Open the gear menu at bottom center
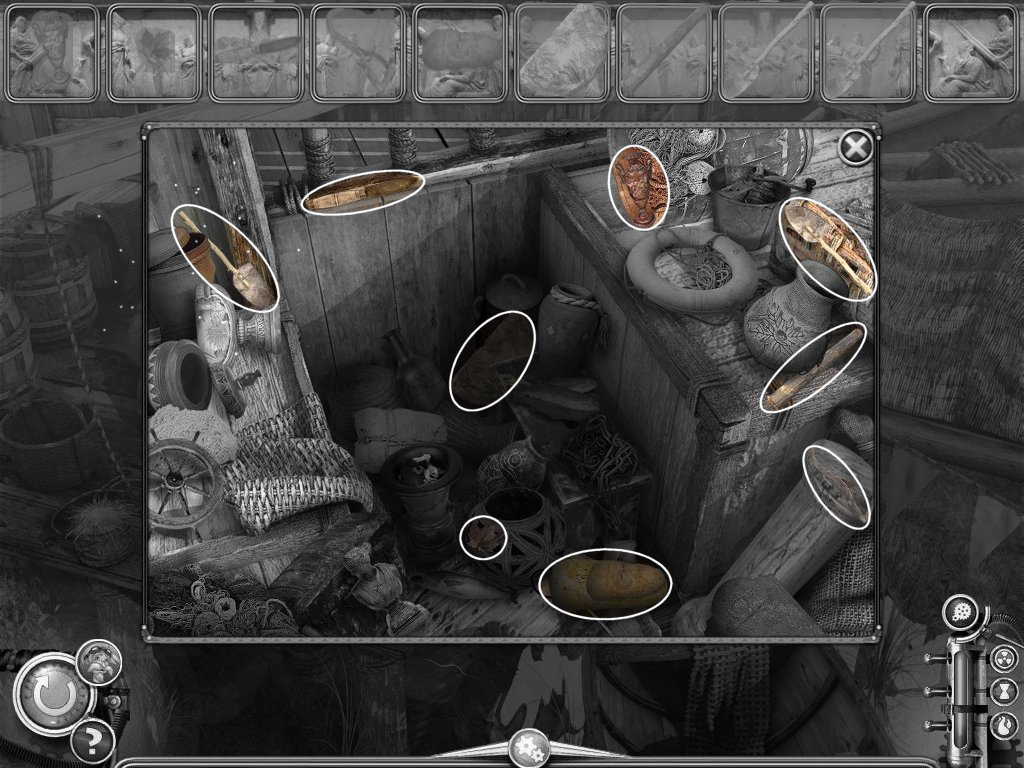1024x768 pixels. coord(527,747)
